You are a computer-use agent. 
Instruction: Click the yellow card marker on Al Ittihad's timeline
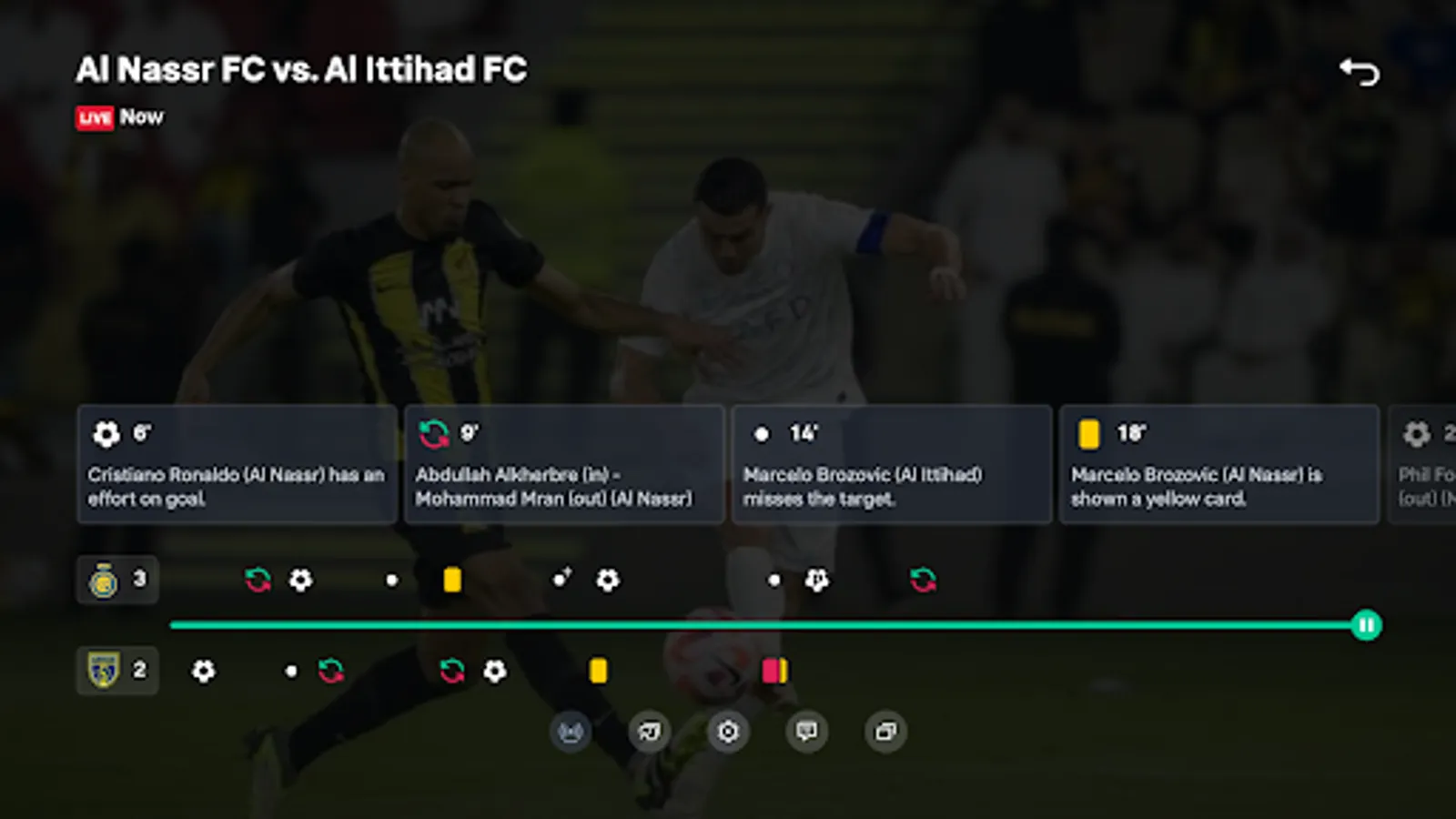click(x=598, y=671)
